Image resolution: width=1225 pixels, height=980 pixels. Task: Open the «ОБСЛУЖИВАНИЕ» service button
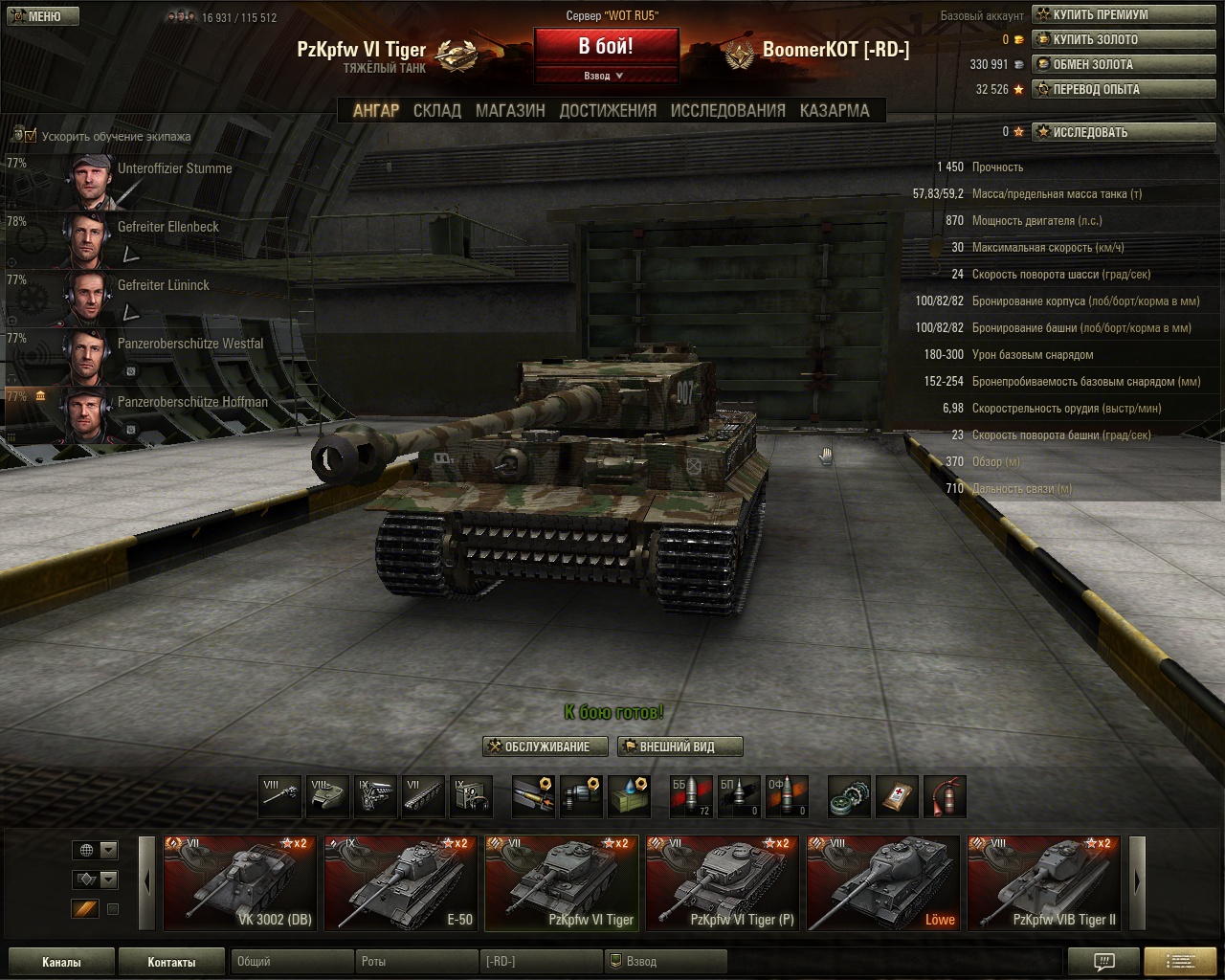547,746
